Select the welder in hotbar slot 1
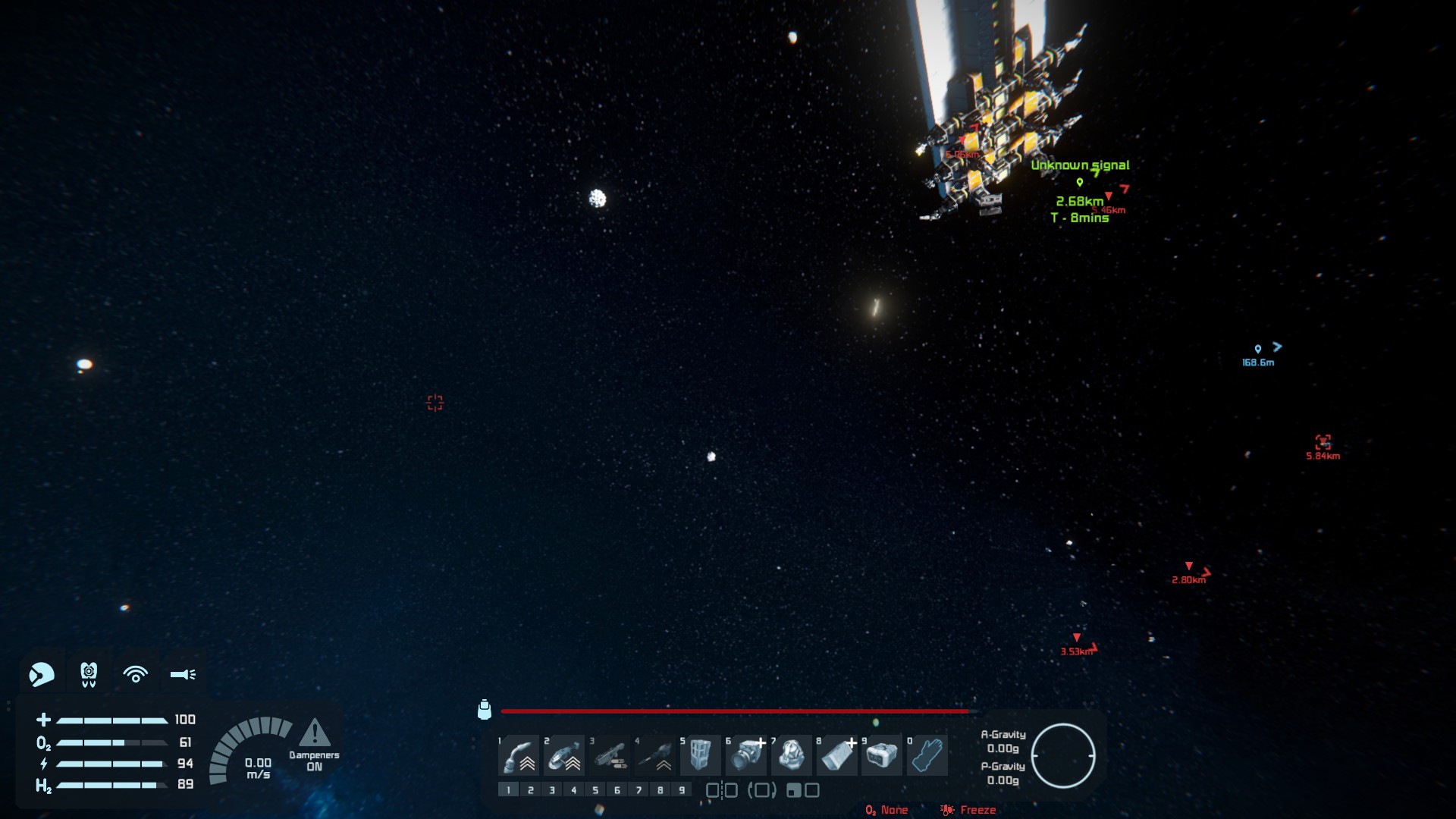This screenshot has width=1456, height=819. (x=519, y=755)
